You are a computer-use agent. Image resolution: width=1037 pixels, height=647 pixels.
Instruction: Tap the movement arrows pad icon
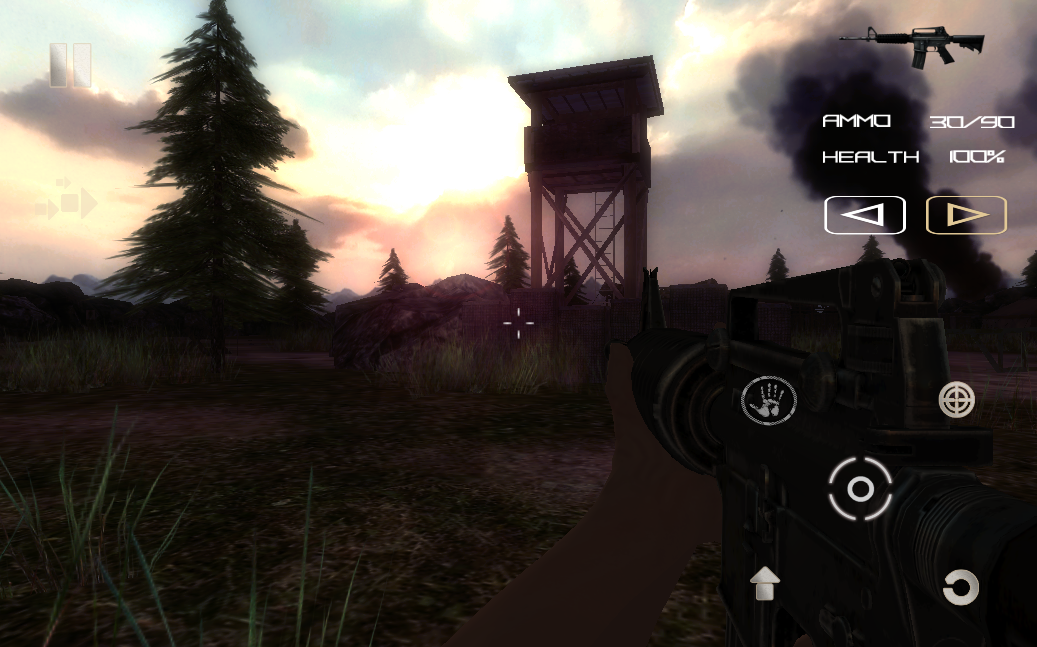coord(67,203)
